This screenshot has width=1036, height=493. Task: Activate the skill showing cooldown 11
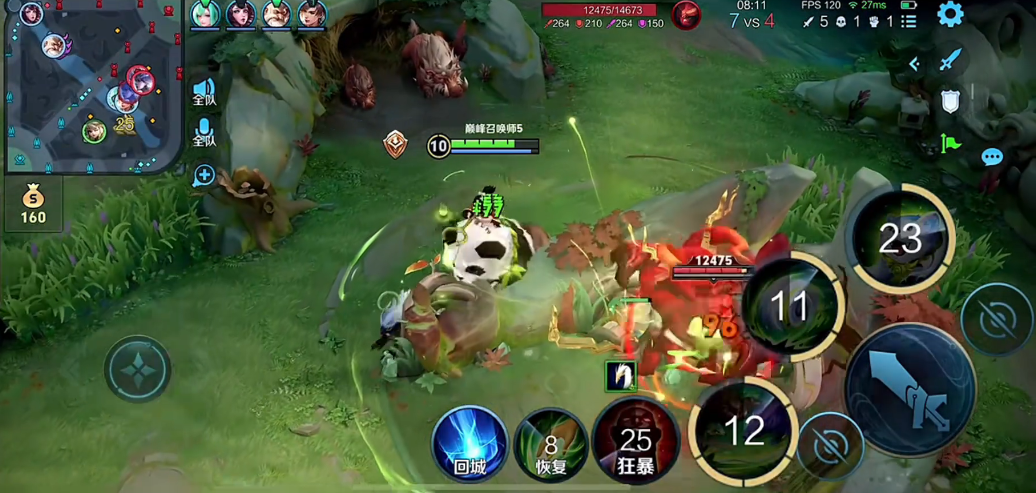pos(789,306)
